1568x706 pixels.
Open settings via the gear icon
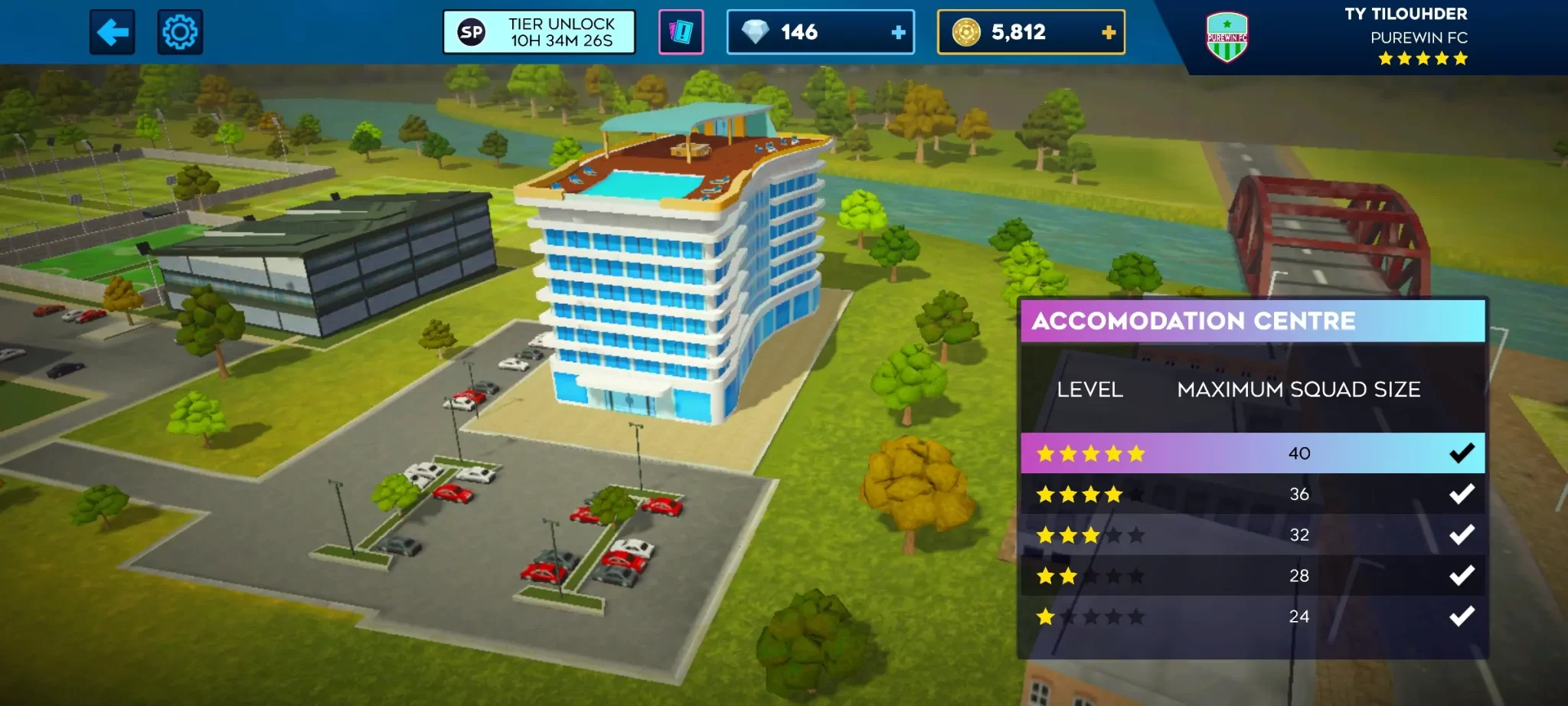tap(180, 32)
